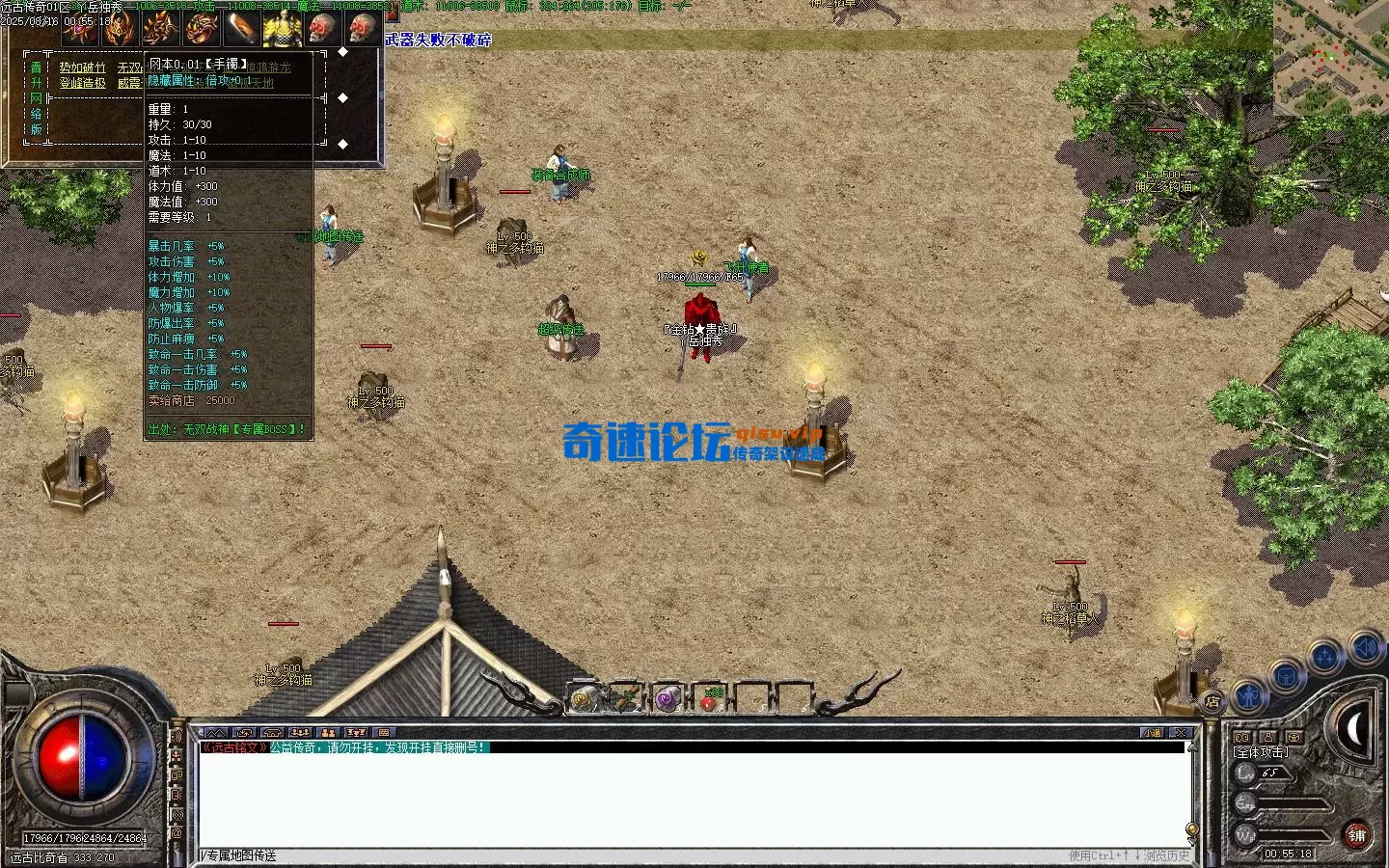Click the Exp progress bar
The width and height of the screenshot is (1389, 868).
pos(1293,803)
